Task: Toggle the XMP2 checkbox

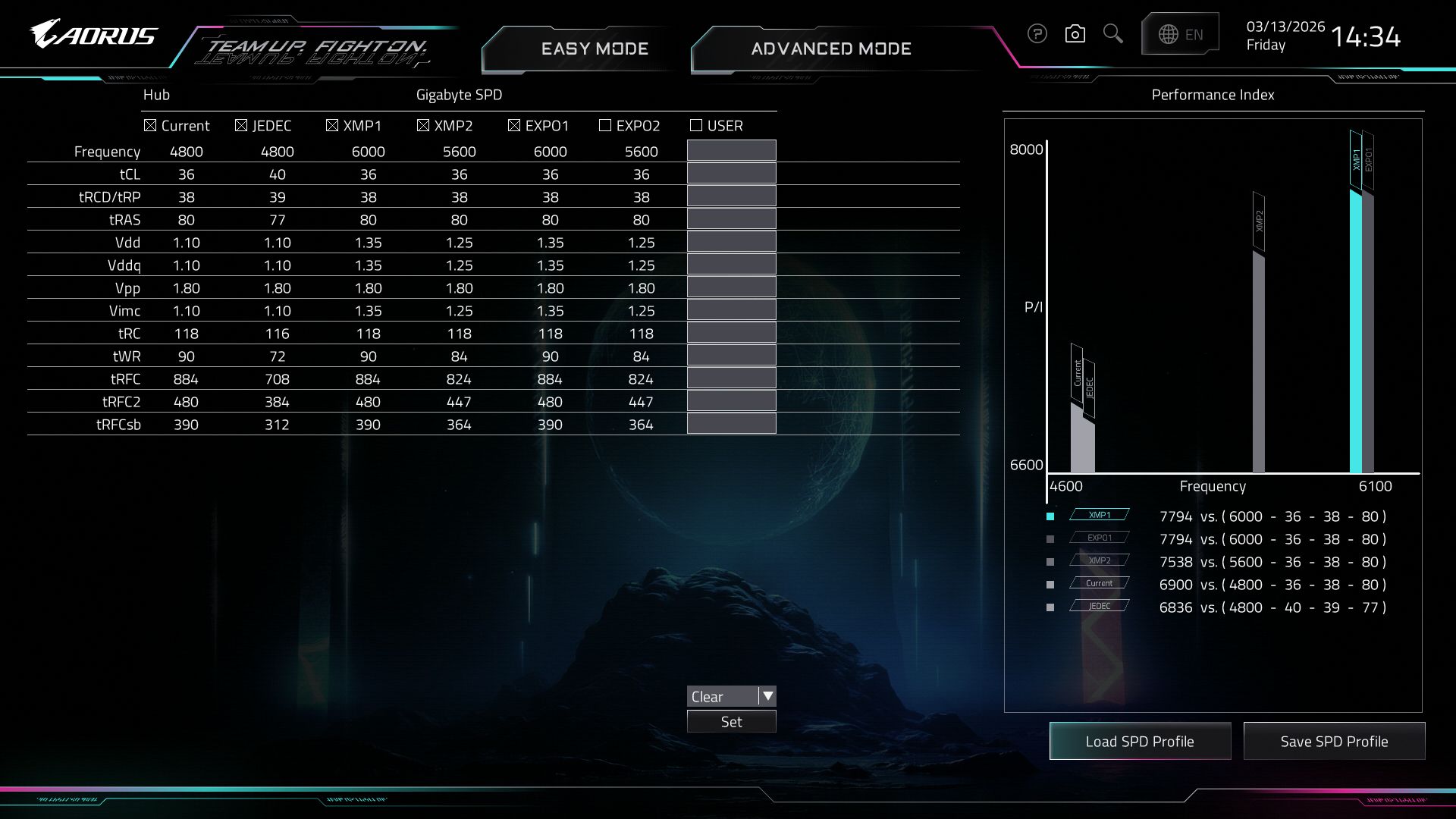Action: pyautogui.click(x=423, y=126)
